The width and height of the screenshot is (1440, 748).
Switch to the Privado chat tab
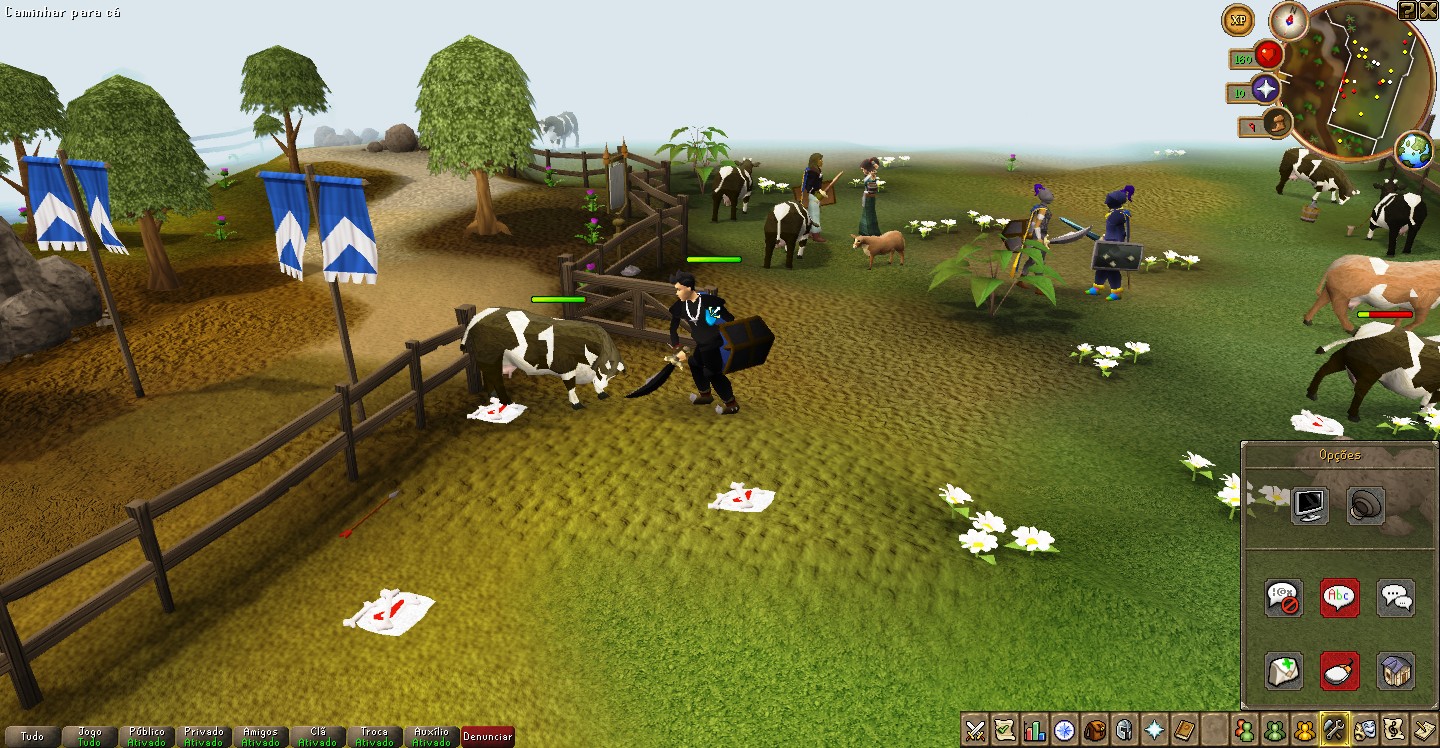coord(204,737)
